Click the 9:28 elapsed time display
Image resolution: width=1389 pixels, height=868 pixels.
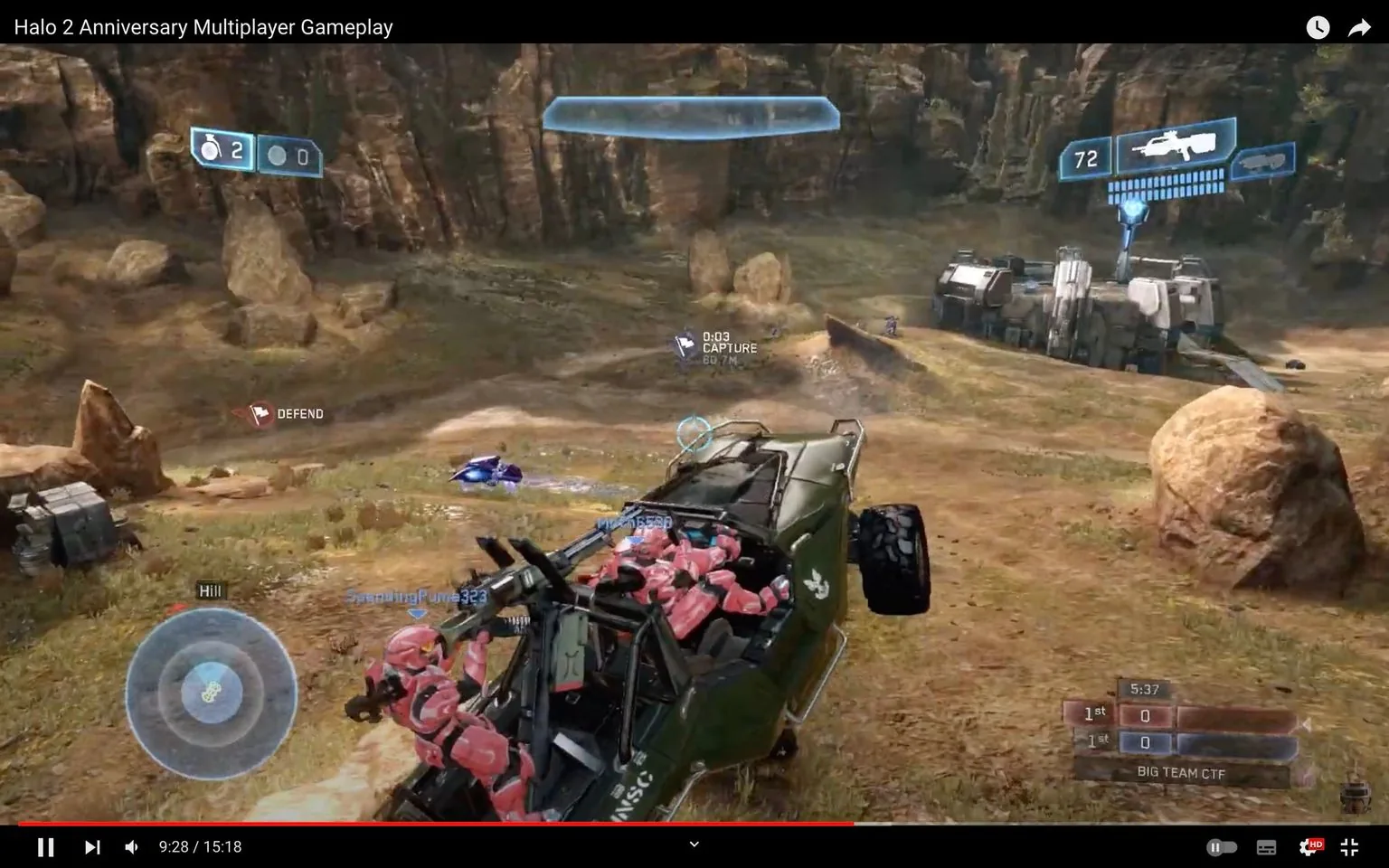tap(201, 846)
